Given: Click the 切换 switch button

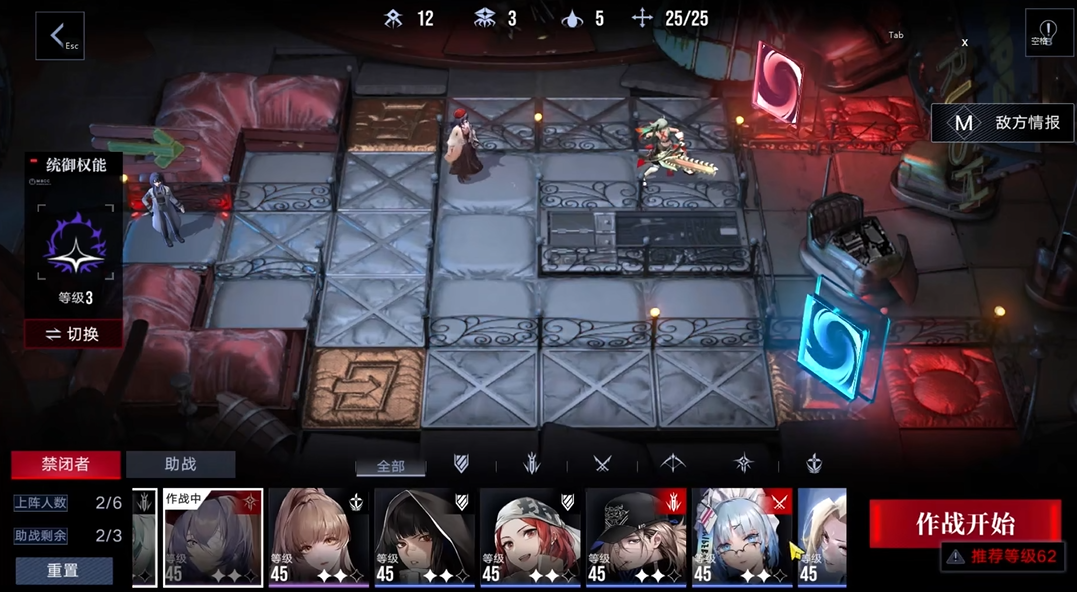Looking at the screenshot, I should [x=73, y=334].
